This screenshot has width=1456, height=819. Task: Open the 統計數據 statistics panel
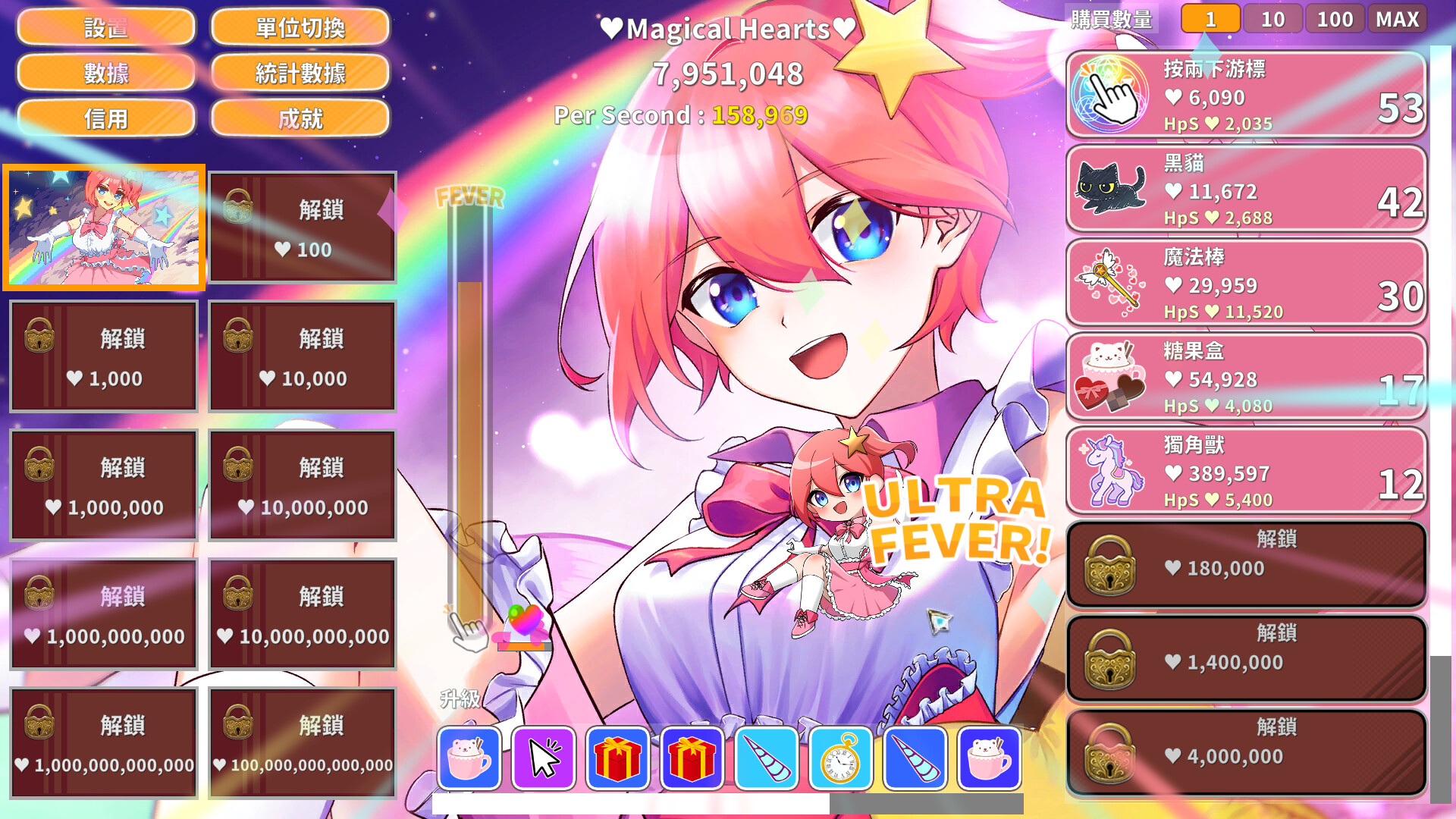(300, 73)
